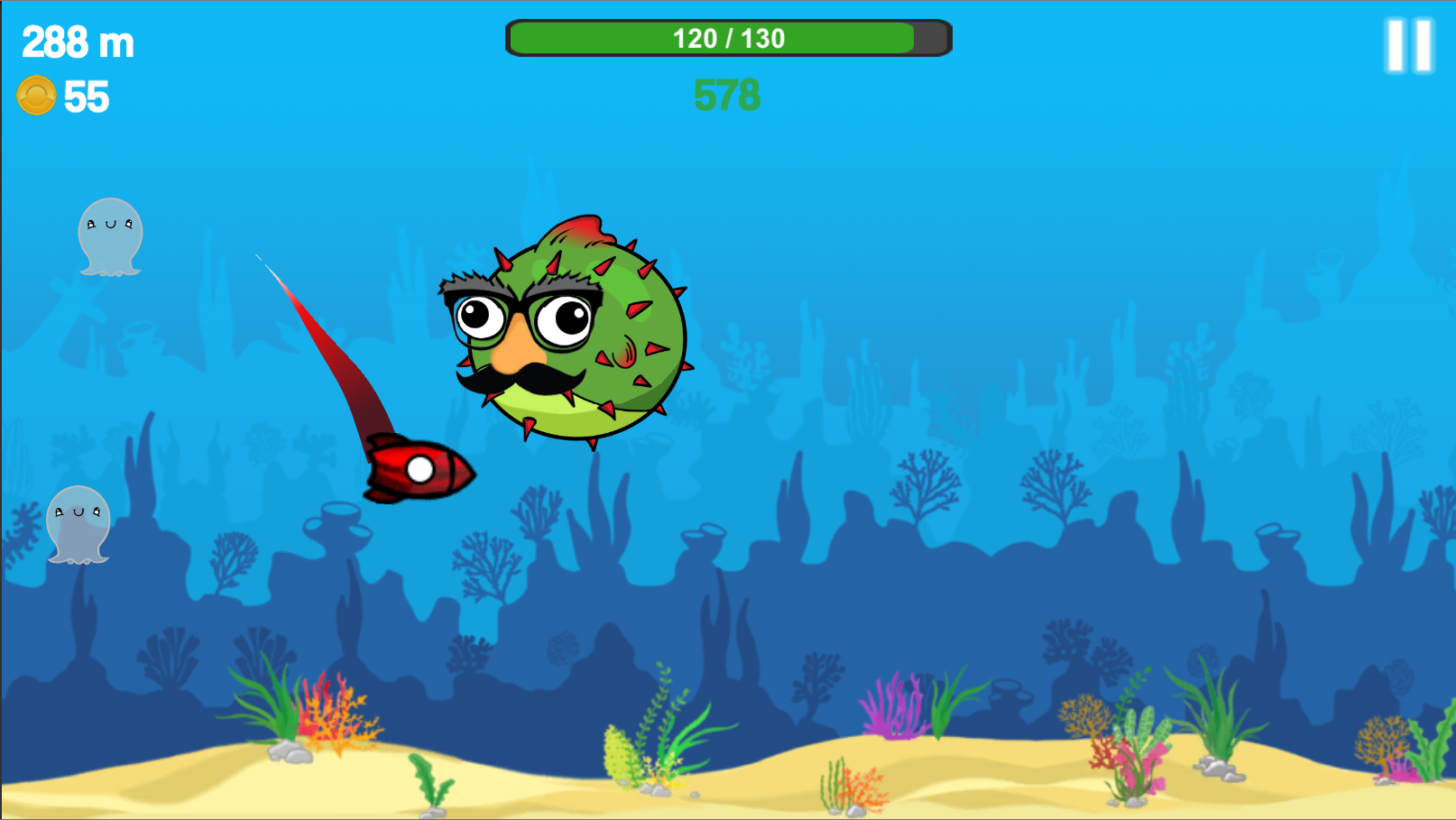Pause the game with the pause button
Screen dimensions: 1456x820
point(1409,45)
